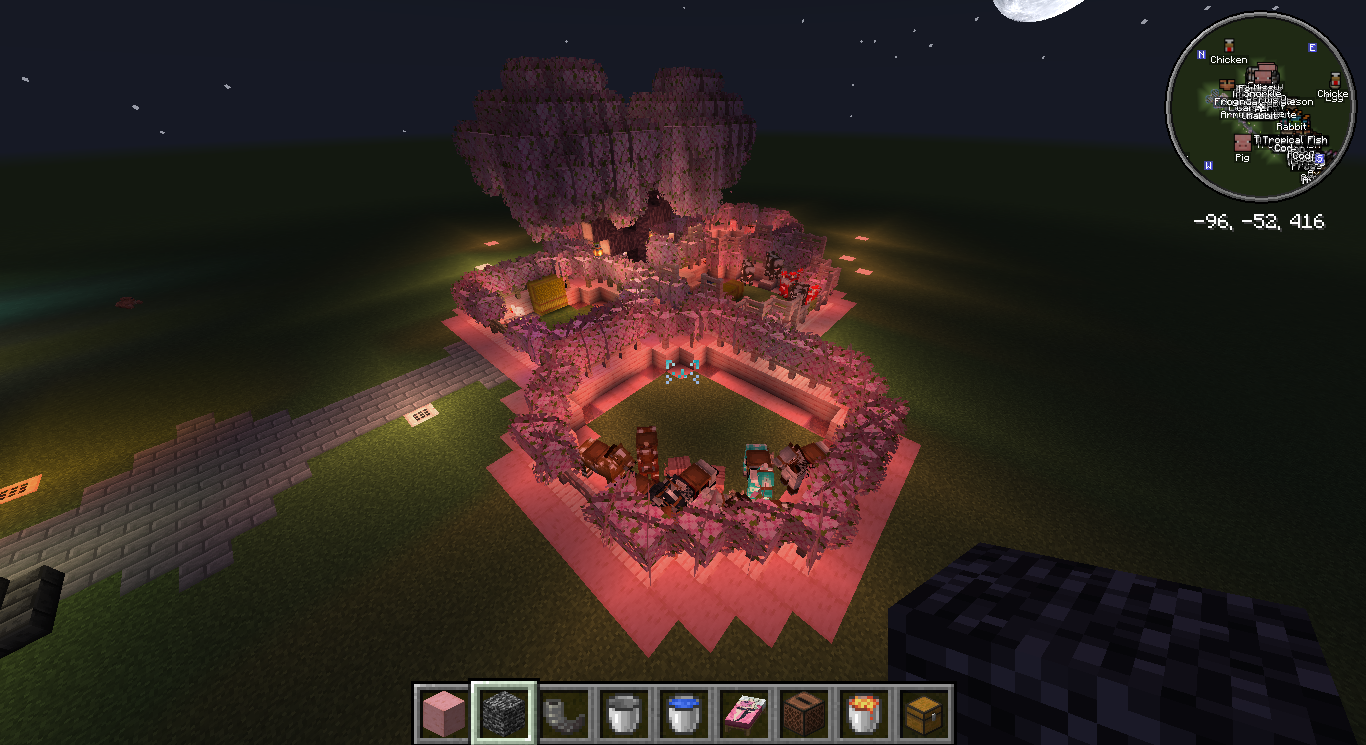Viewport: 1366px width, 745px height.
Task: Choose the dark bedrock block hotbar slot
Action: [504, 714]
